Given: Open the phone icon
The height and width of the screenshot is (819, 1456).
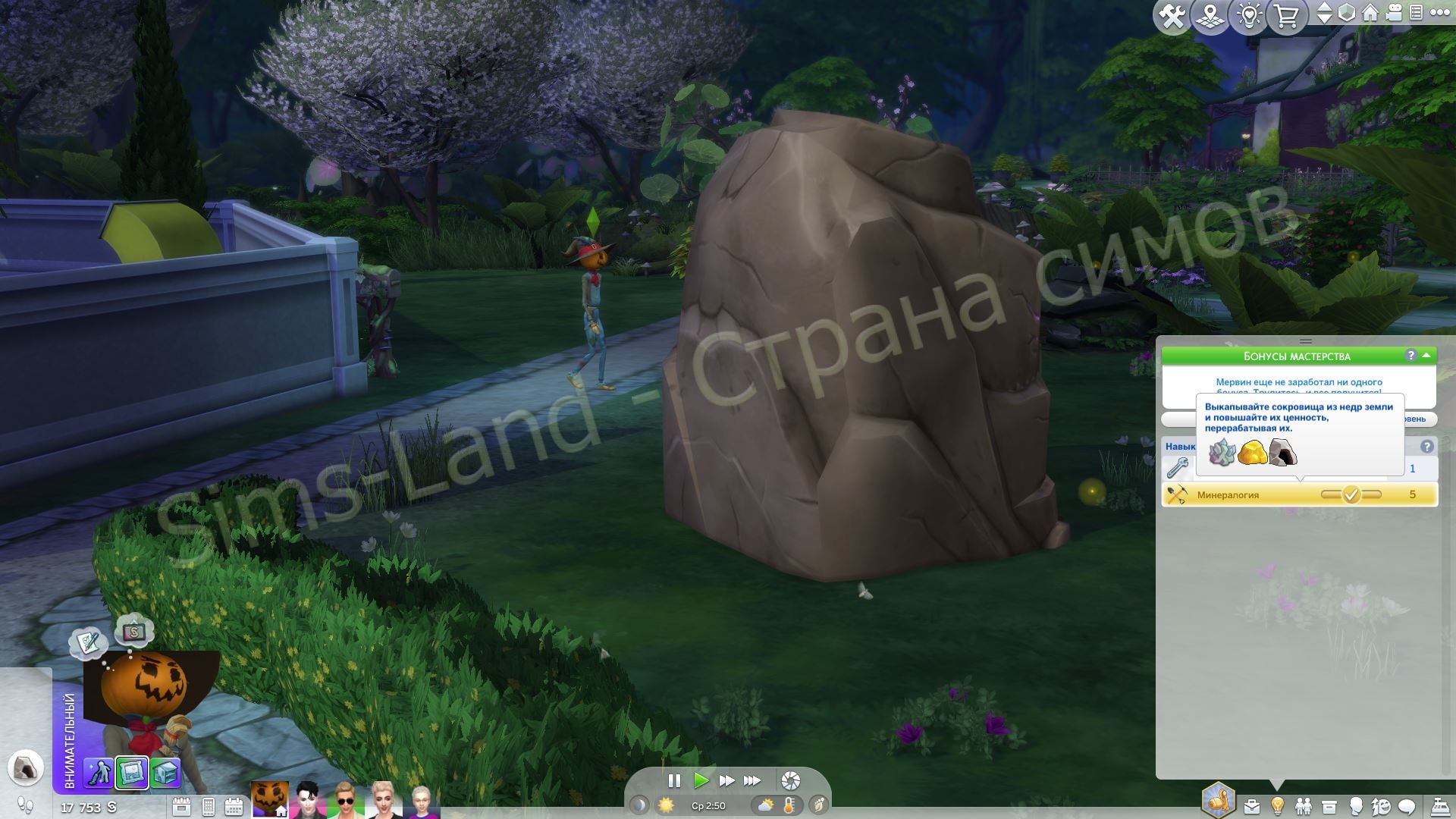Looking at the screenshot, I should pos(209,806).
